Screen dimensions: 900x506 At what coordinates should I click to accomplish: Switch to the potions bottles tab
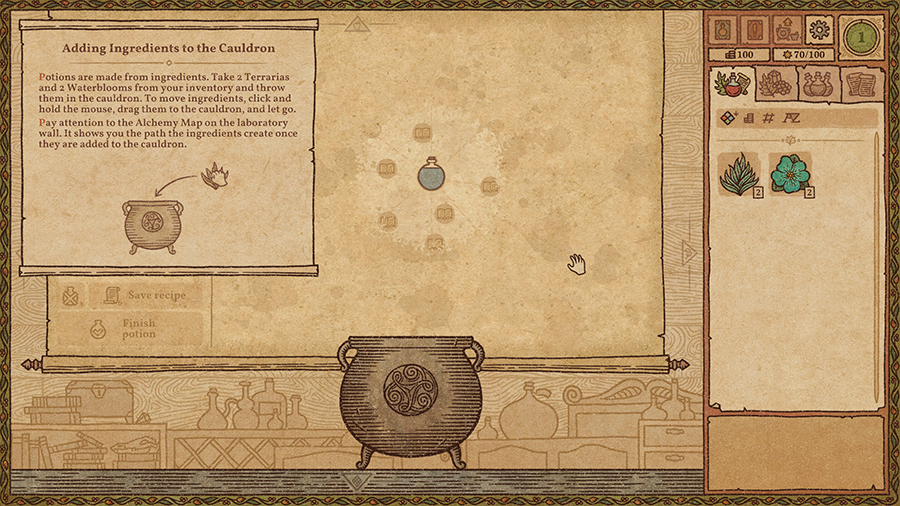pos(816,85)
